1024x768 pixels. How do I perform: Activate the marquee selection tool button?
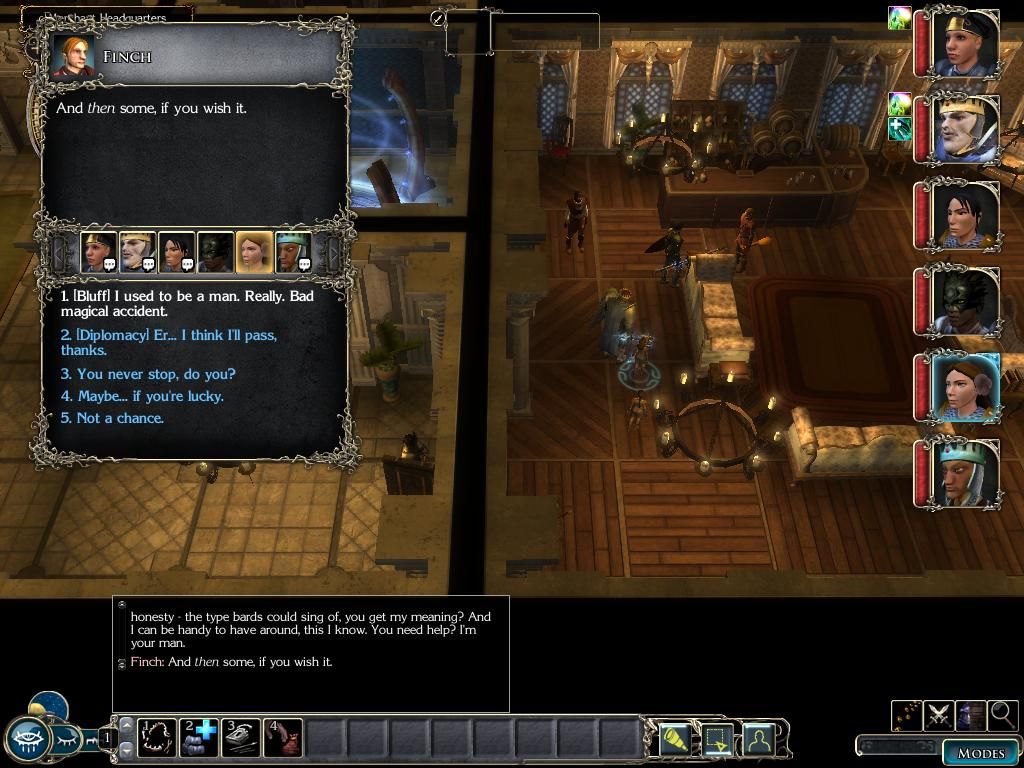point(718,740)
